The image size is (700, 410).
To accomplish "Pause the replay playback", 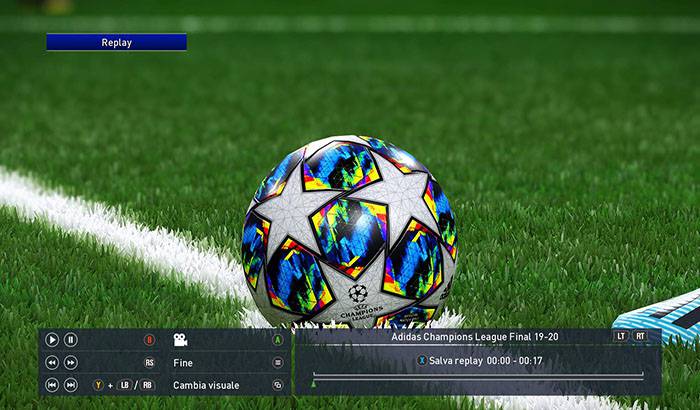I will [71, 340].
